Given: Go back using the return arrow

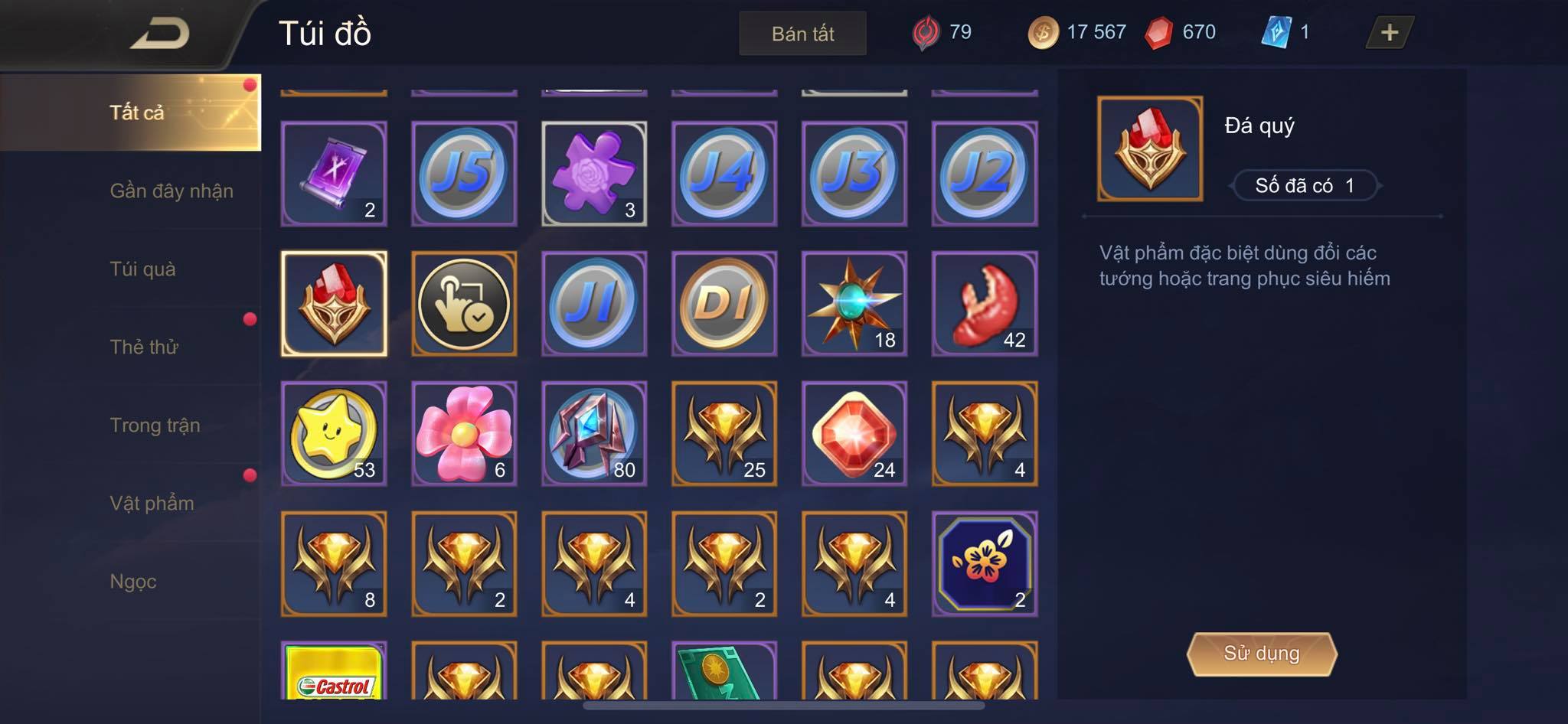Looking at the screenshot, I should pyautogui.click(x=160, y=34).
